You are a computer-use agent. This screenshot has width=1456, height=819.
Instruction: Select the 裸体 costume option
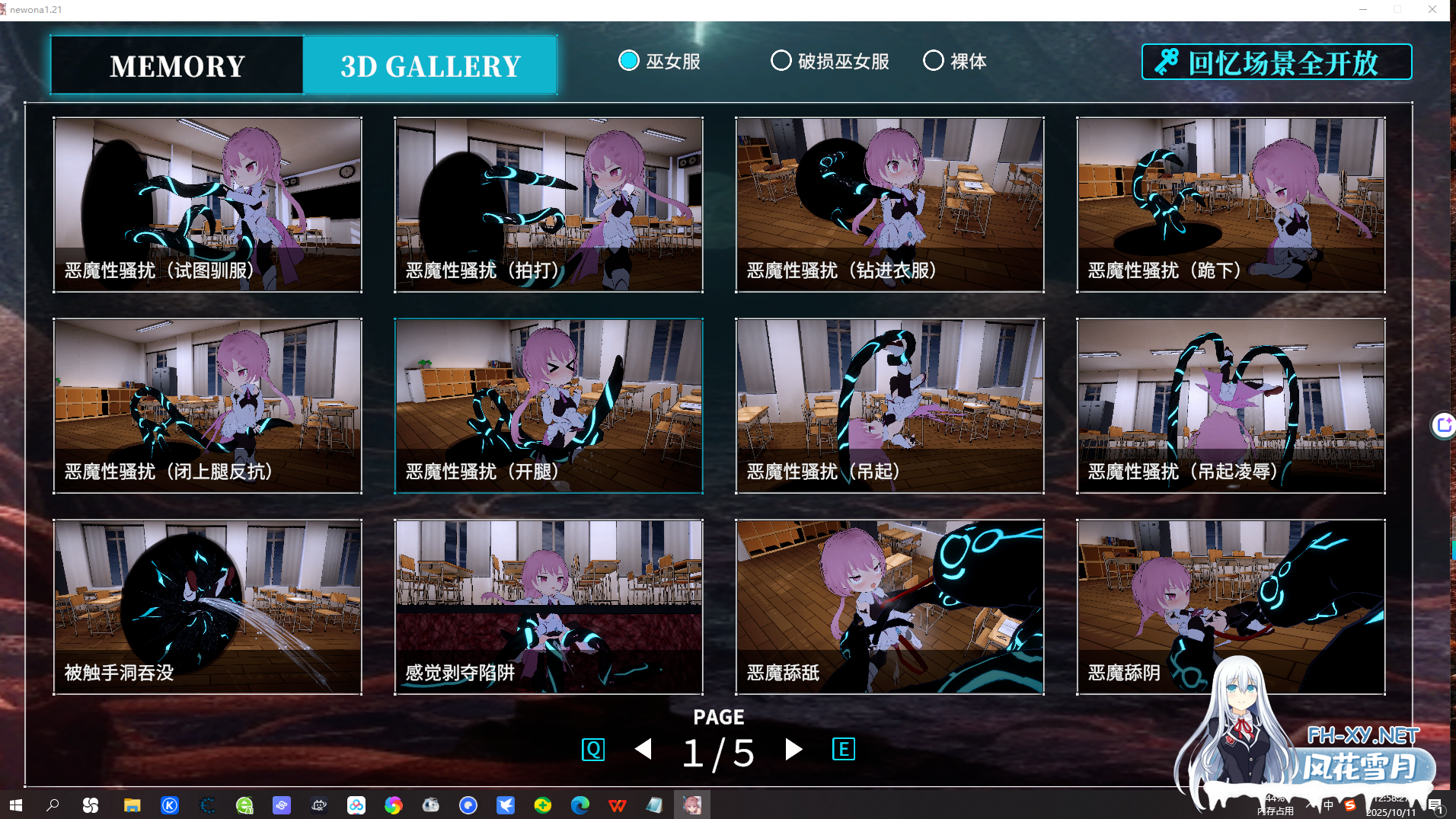934,61
